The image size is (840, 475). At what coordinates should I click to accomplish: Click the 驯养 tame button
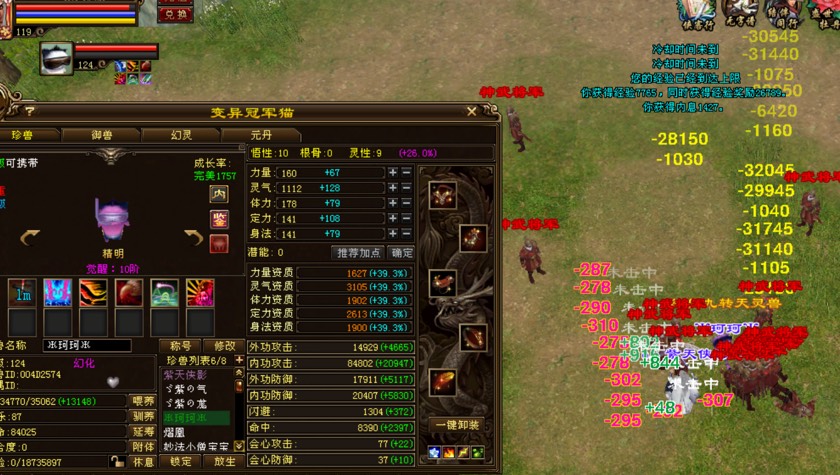pos(144,416)
